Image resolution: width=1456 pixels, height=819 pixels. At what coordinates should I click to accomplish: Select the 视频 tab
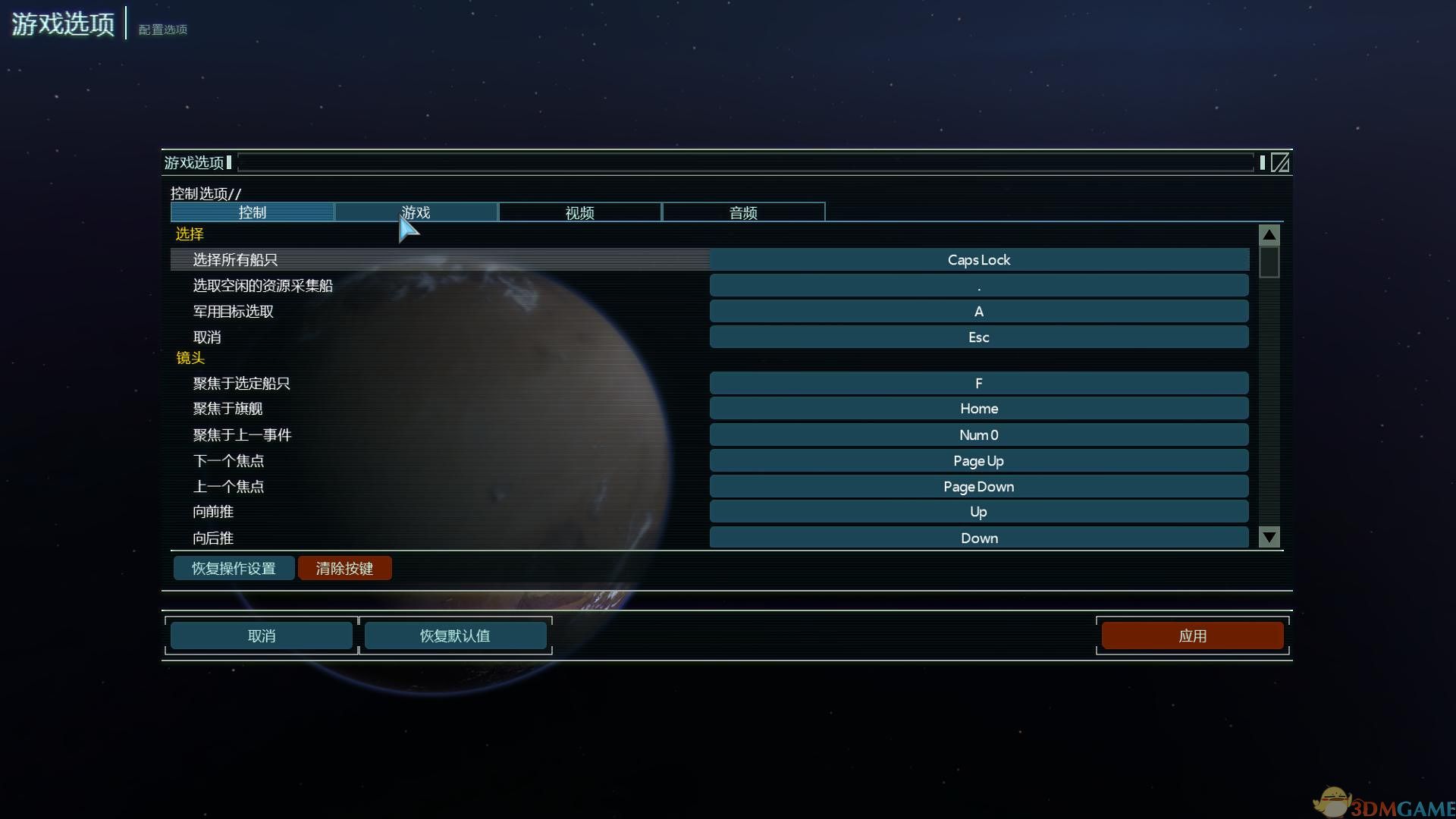579,212
